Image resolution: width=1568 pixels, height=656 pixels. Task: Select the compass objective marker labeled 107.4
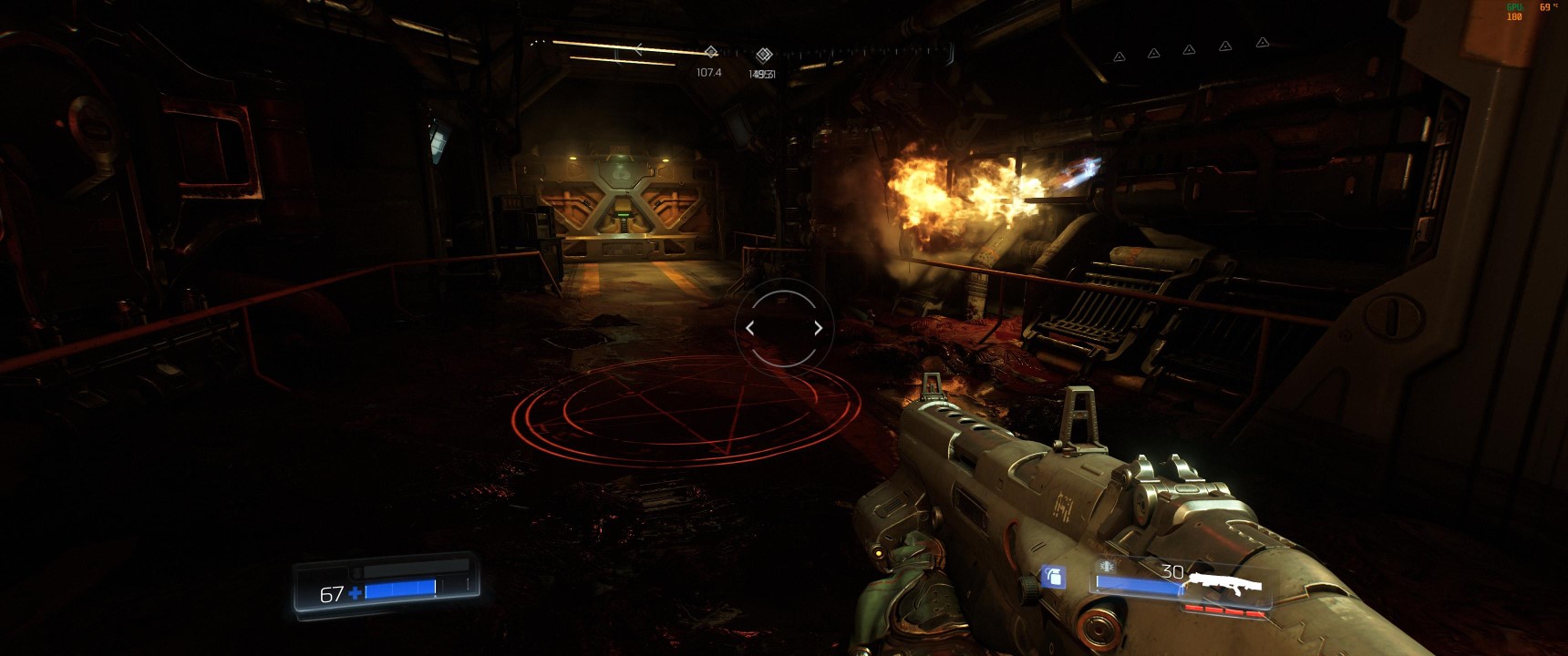pos(710,53)
